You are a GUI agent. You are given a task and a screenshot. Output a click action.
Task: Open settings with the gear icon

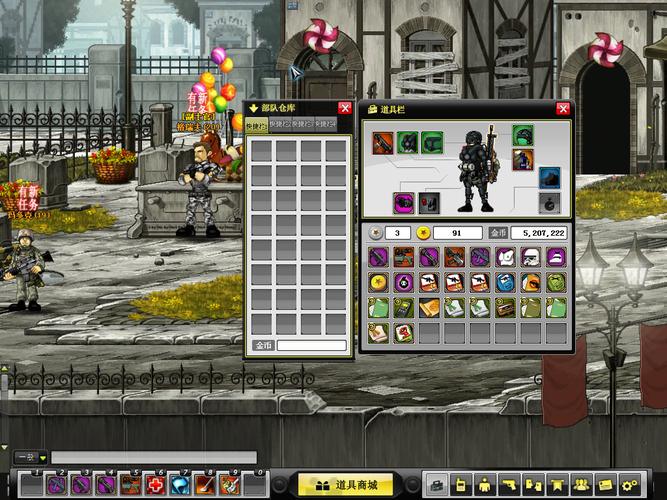[x=630, y=485]
